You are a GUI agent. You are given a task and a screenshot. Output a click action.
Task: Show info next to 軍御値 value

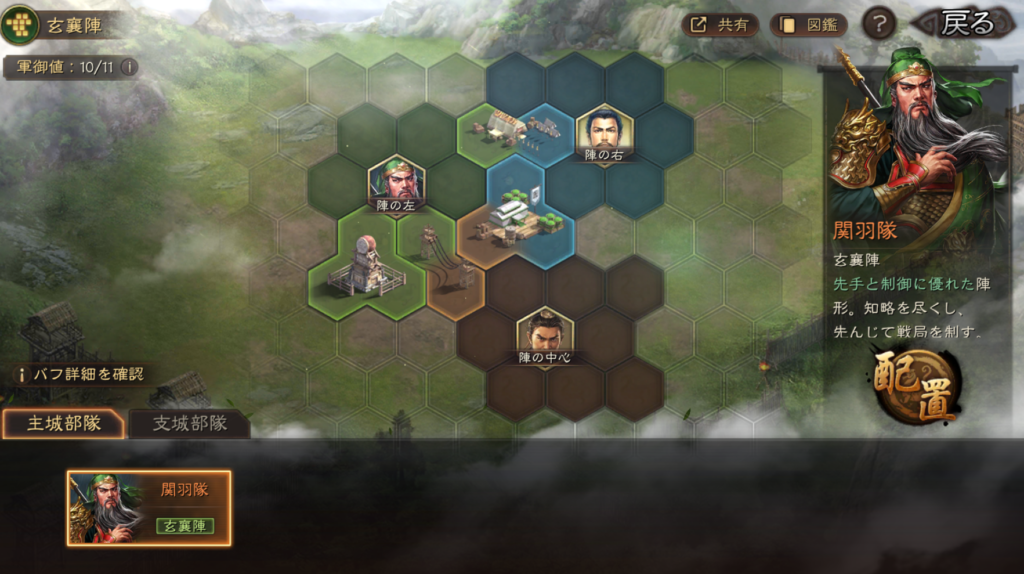tap(127, 67)
